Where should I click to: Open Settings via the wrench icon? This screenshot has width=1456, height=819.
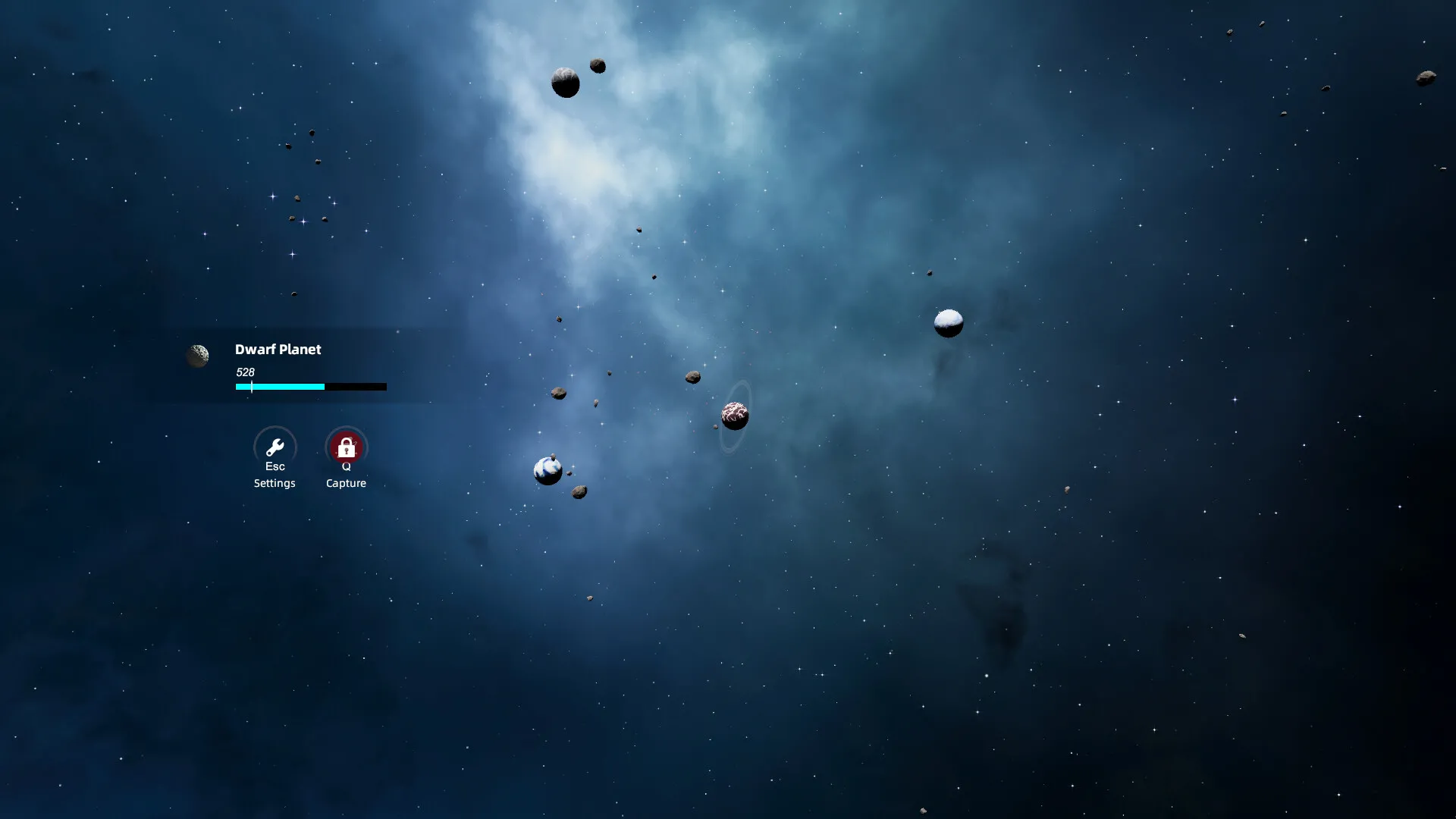[275, 447]
